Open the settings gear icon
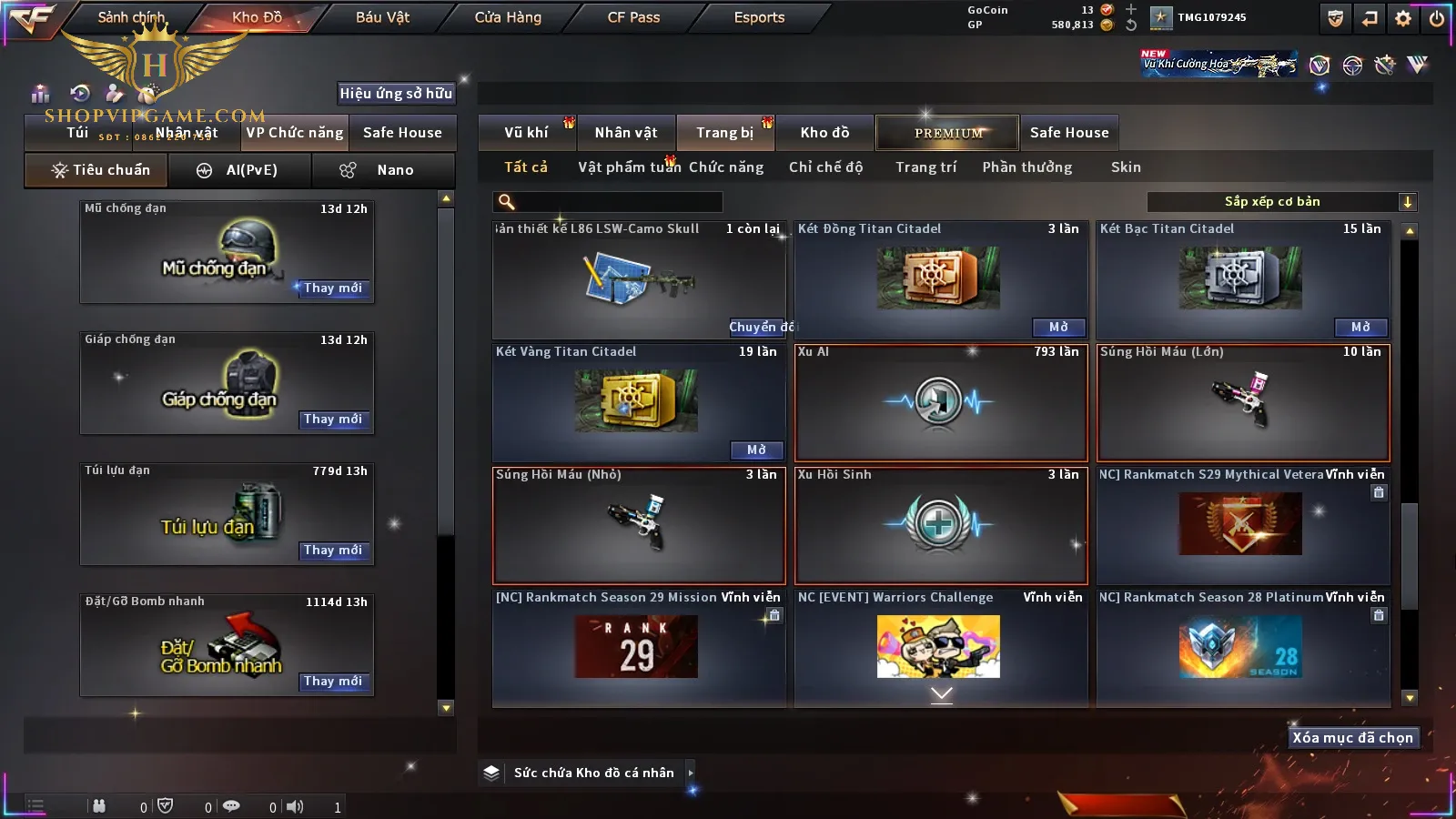1456x819 pixels. [1403, 18]
